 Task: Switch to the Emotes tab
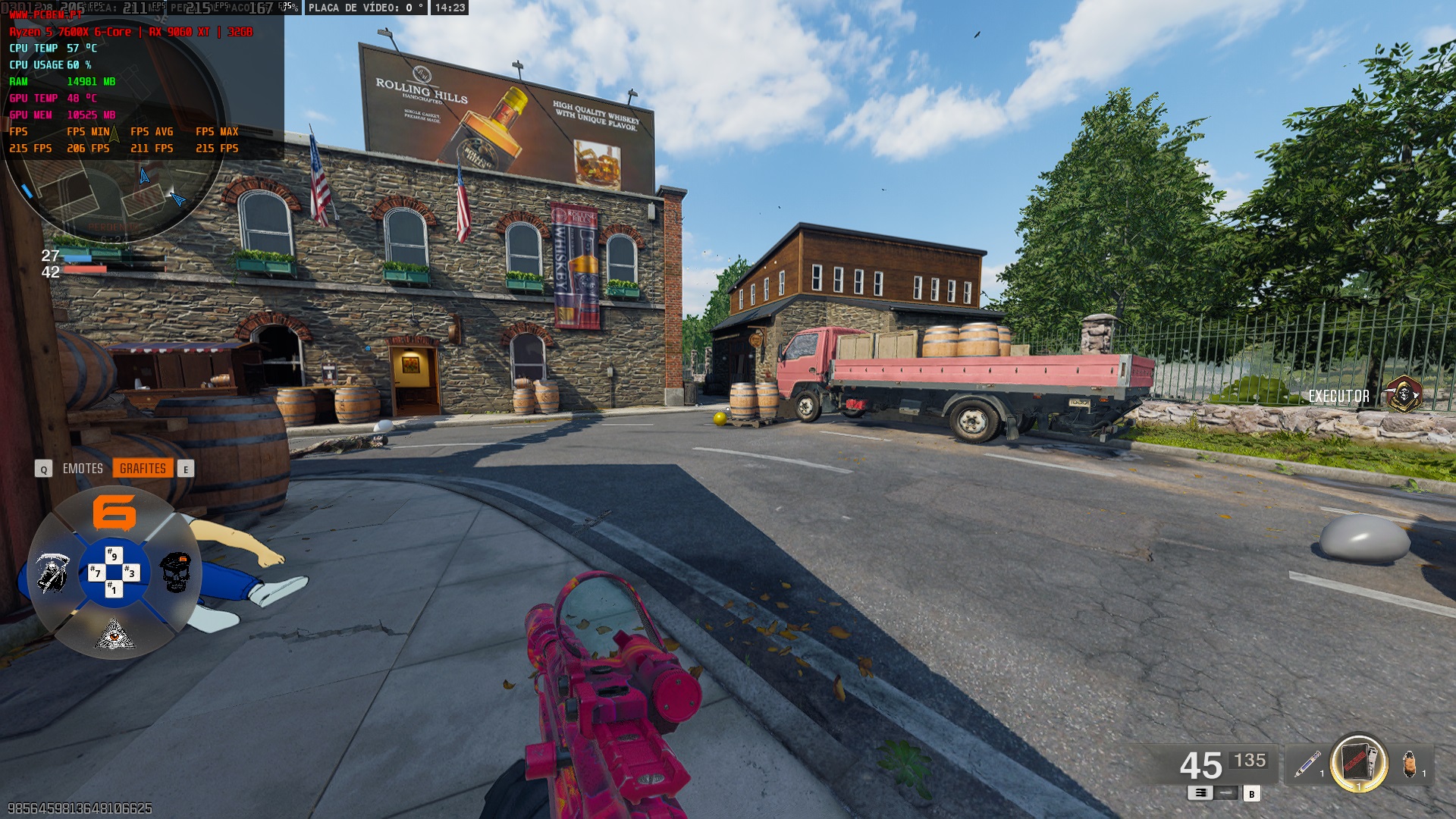(83, 469)
